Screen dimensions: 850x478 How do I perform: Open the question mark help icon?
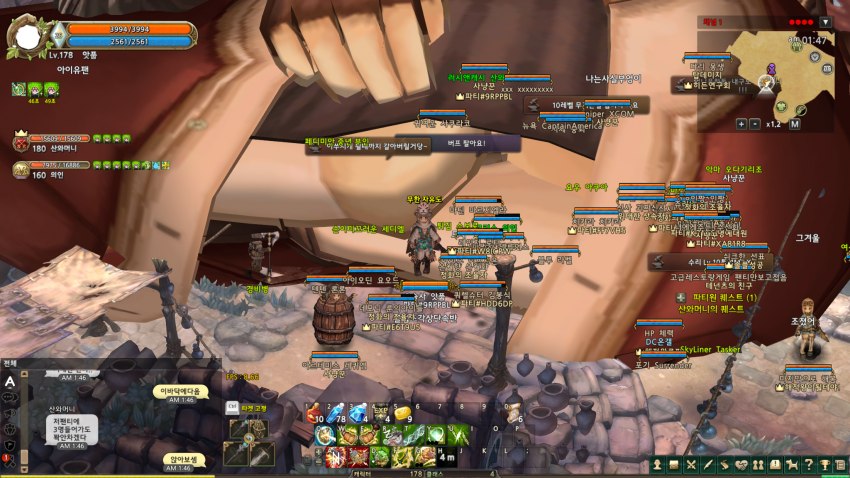807,464
